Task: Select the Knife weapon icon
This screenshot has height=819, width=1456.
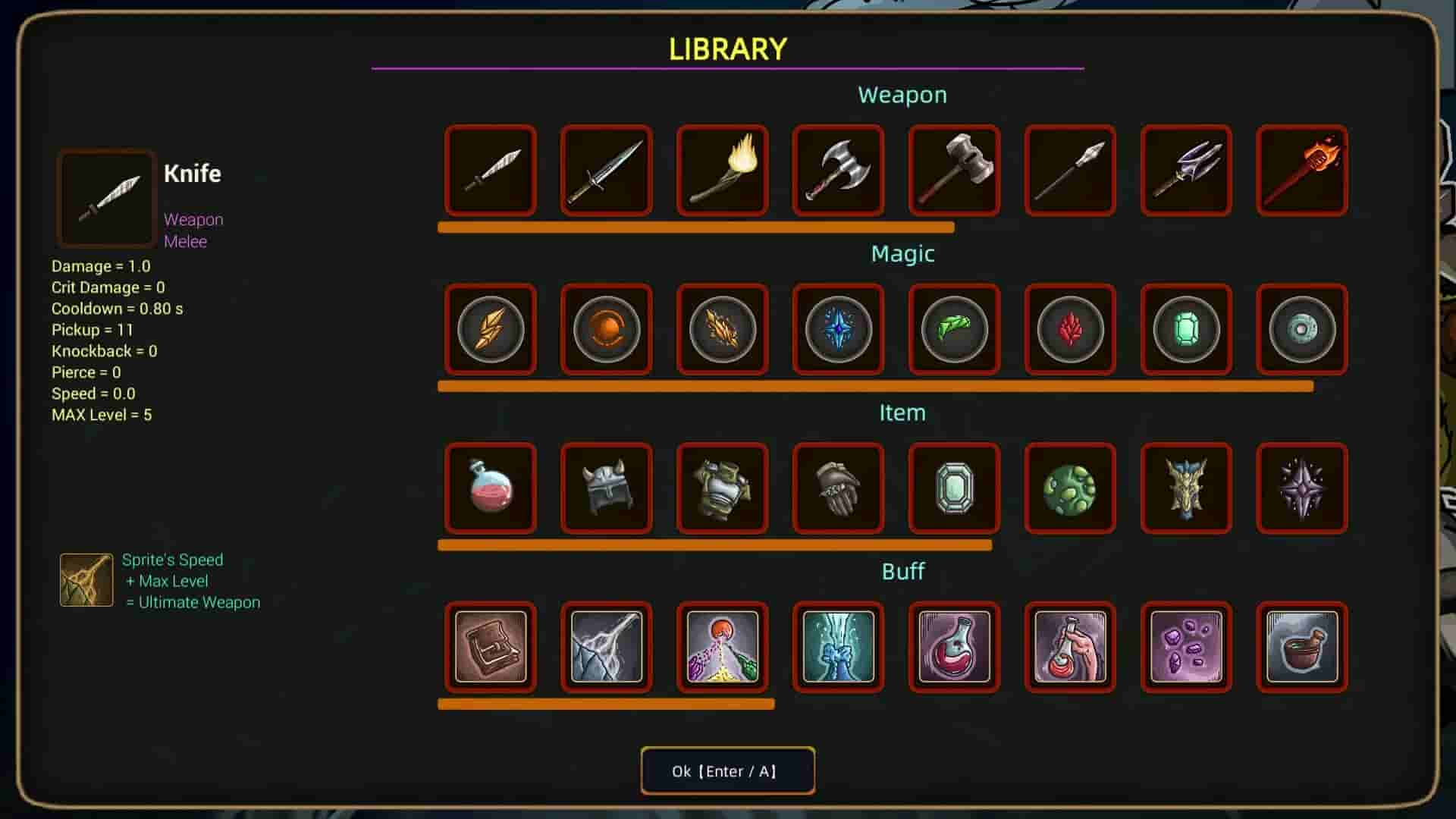Action: click(x=491, y=171)
